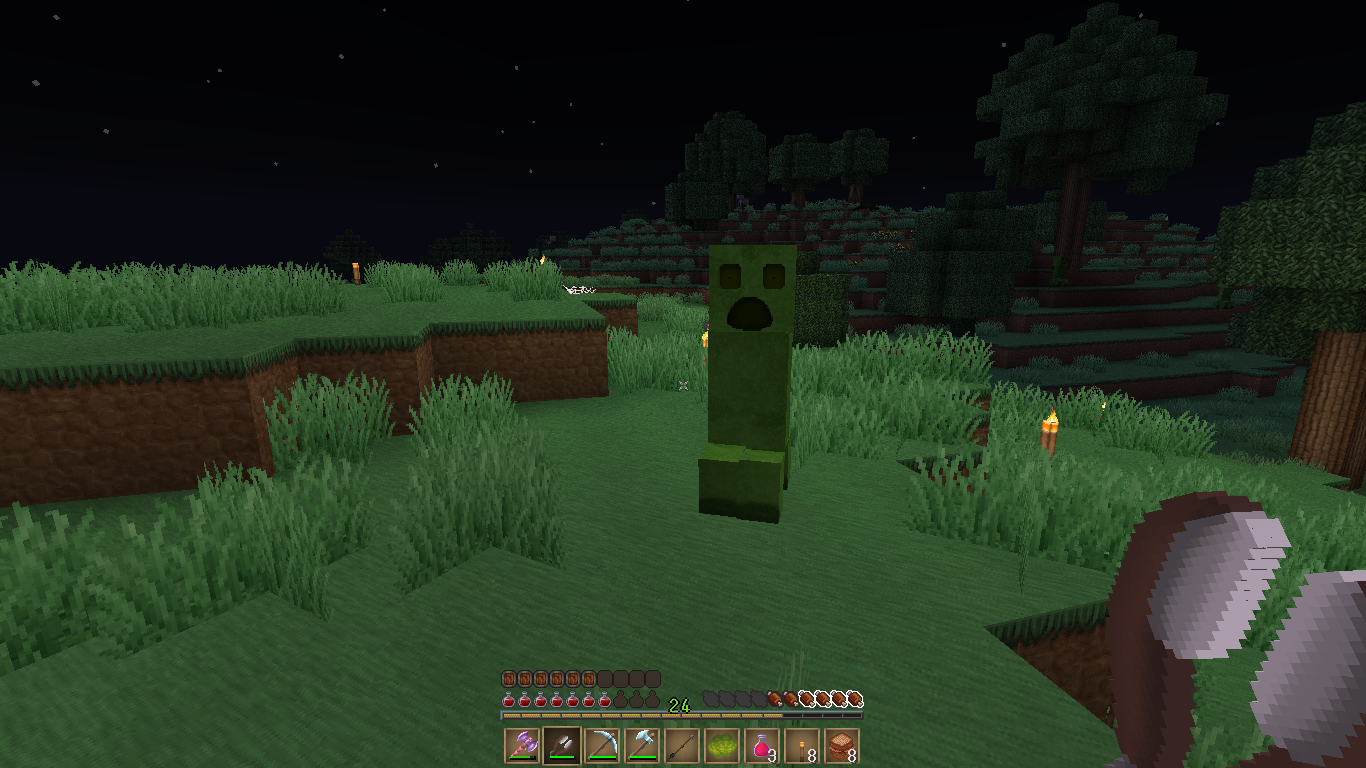Viewport: 1366px width, 768px height.
Task: Equip the pickaxe from the hotbar
Action: click(x=602, y=746)
